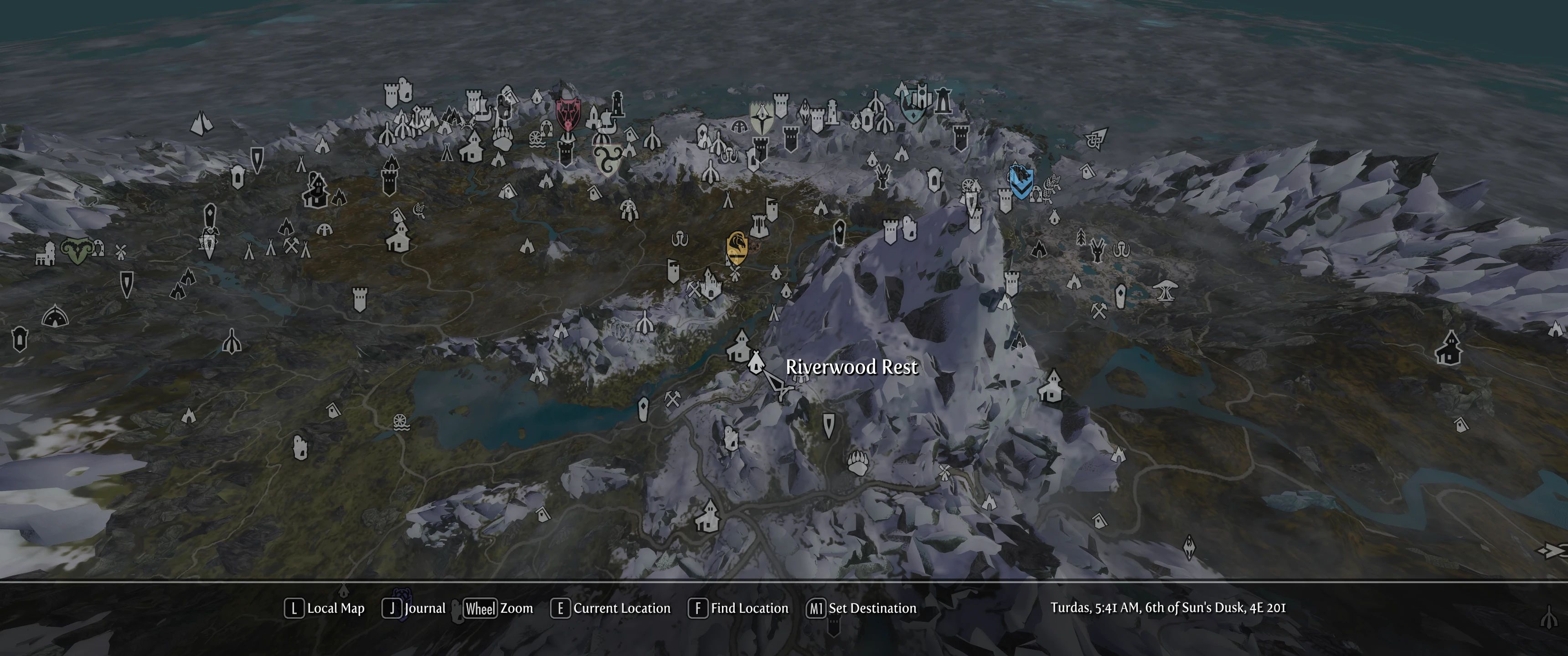Select the Riverwood Rest map marker

coord(755,363)
